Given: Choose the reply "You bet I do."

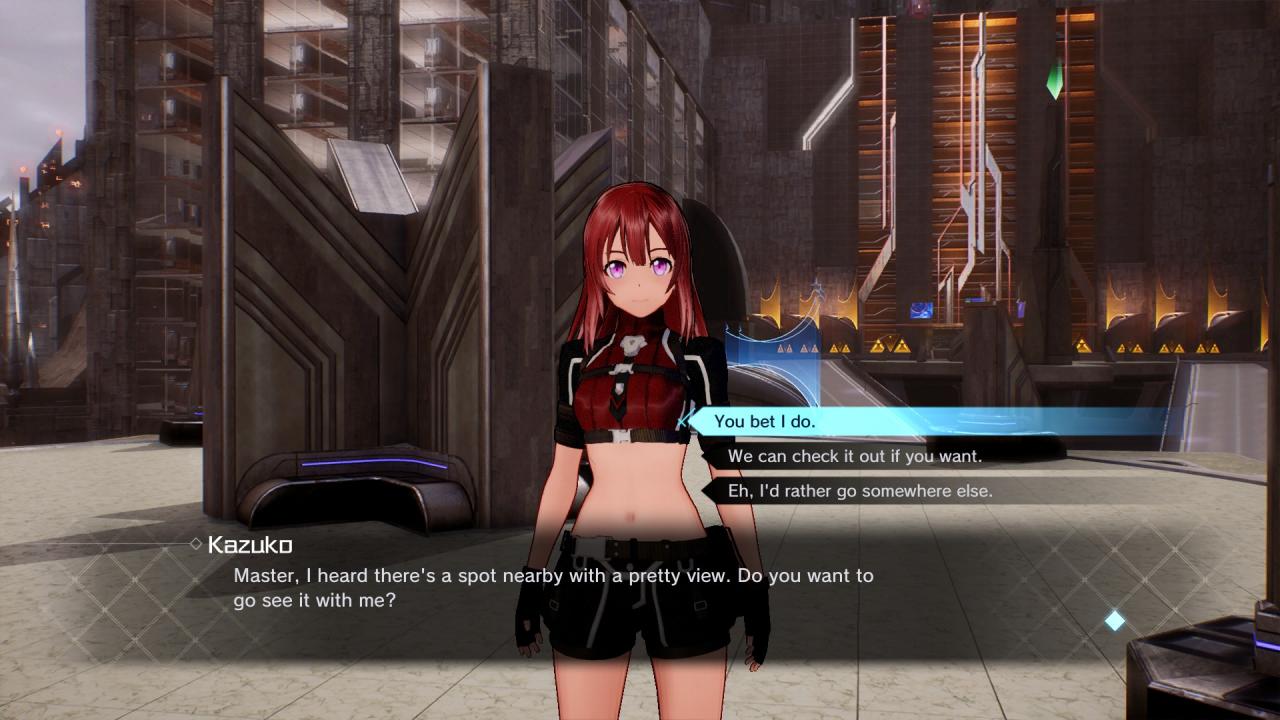Looking at the screenshot, I should click(765, 422).
